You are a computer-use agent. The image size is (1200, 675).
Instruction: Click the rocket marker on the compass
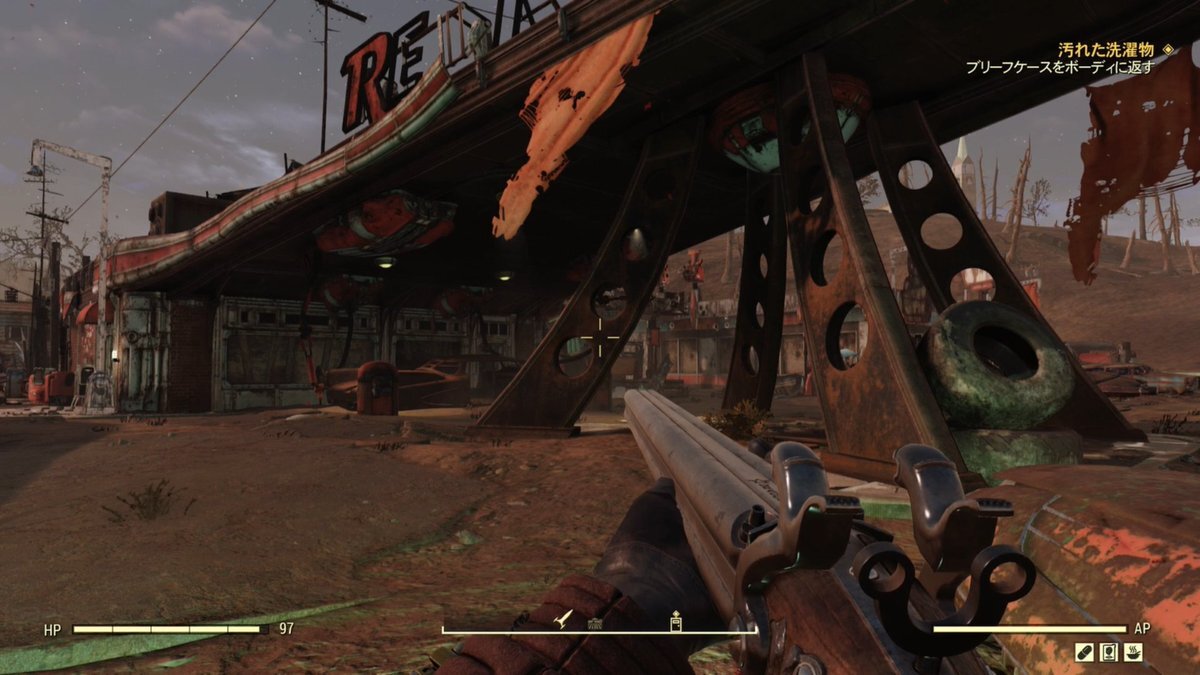point(564,620)
